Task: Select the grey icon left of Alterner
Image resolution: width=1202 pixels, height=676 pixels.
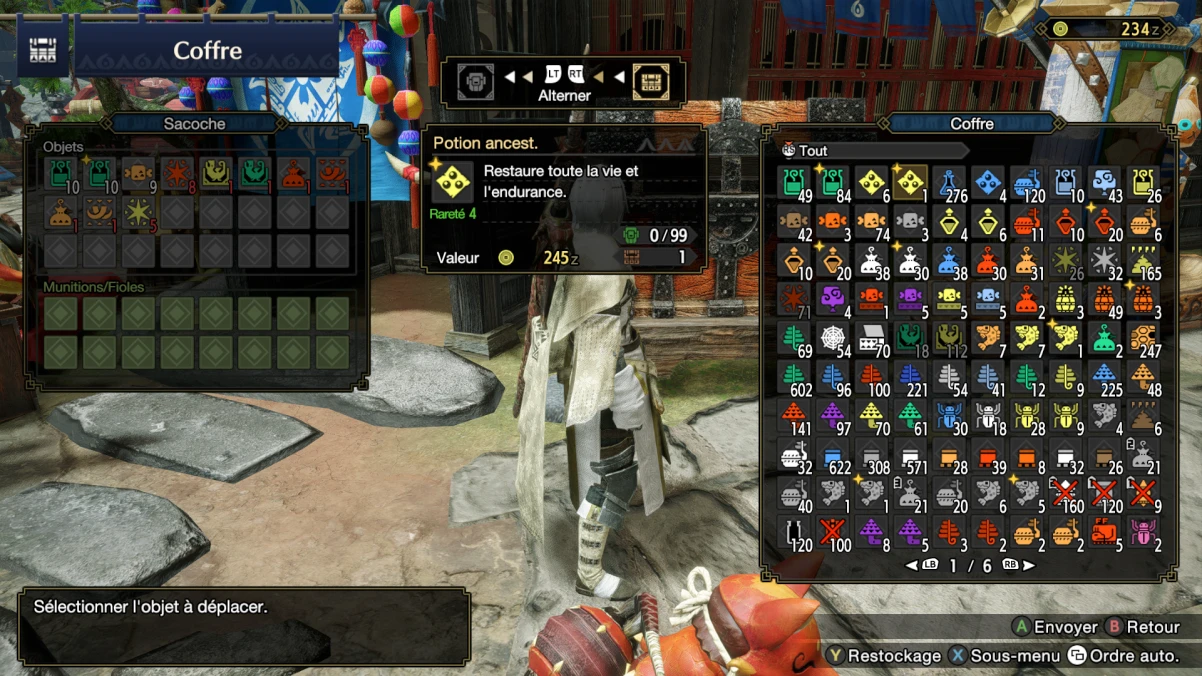Action: (x=476, y=81)
